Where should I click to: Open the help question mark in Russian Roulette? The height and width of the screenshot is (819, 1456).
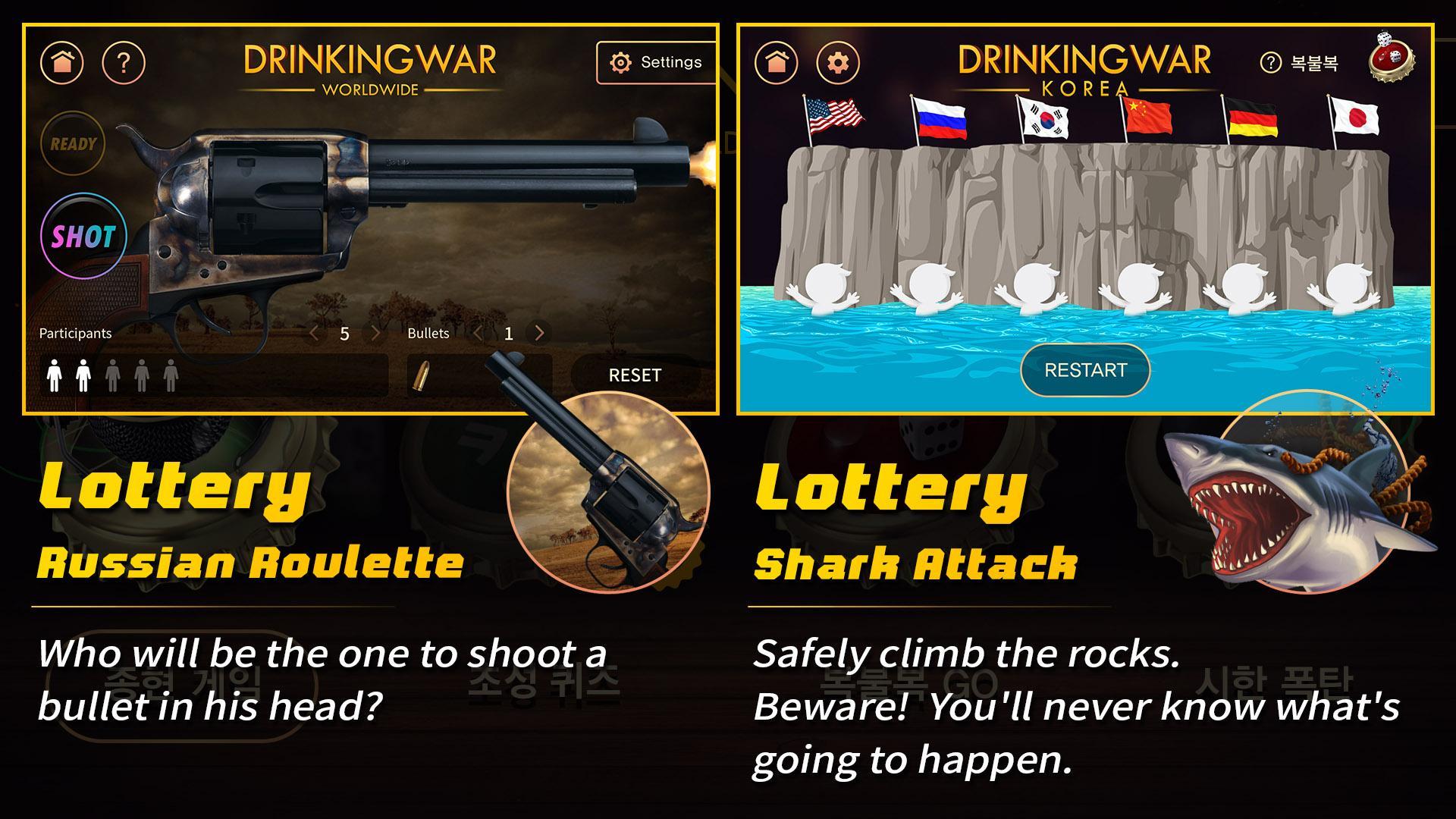[121, 62]
